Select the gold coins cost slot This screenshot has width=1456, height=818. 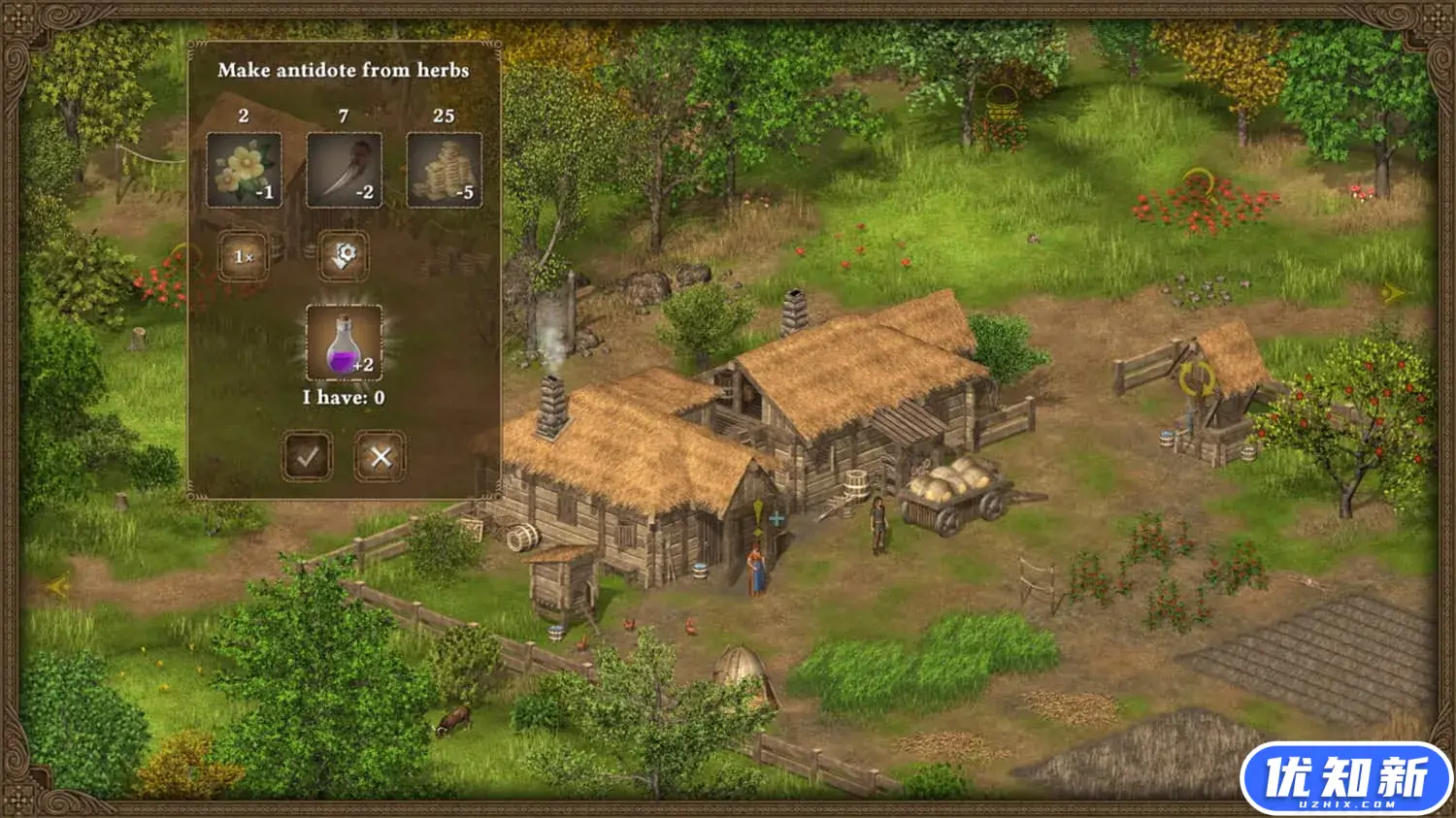(444, 170)
